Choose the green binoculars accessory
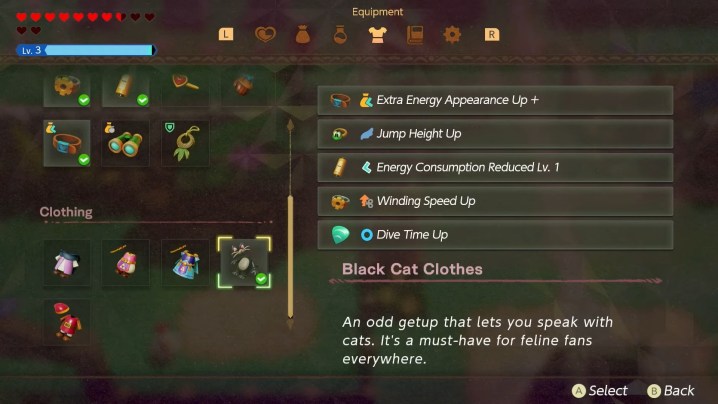Image resolution: width=718 pixels, height=404 pixels. tap(126, 144)
